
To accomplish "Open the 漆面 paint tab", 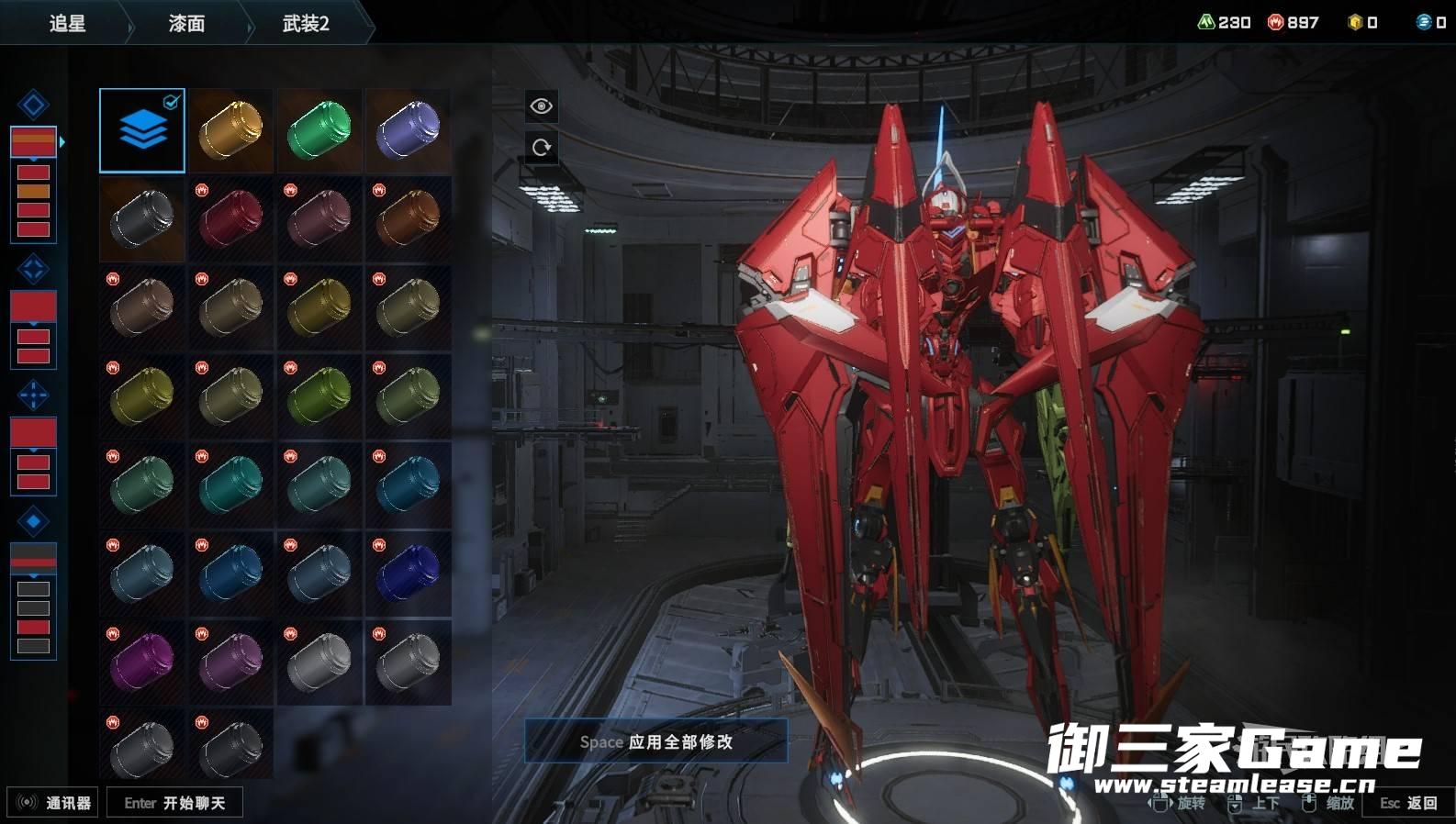I will coord(186,24).
